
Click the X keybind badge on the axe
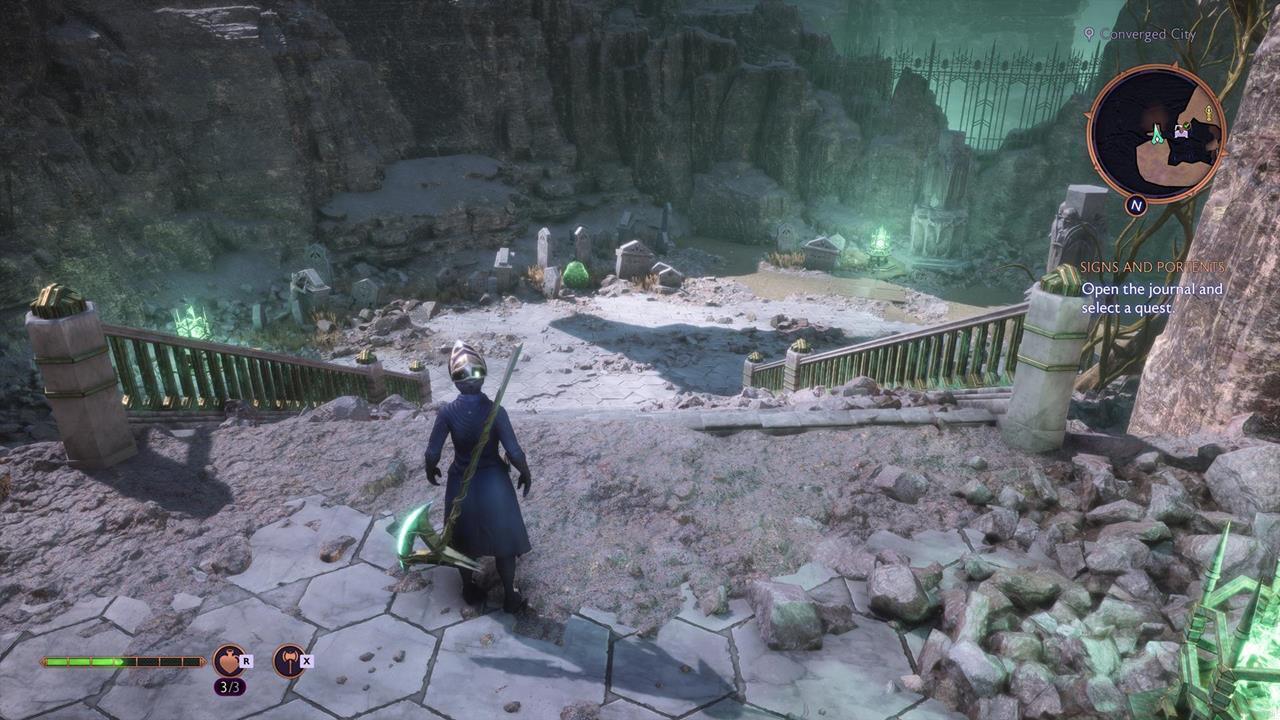tap(306, 661)
